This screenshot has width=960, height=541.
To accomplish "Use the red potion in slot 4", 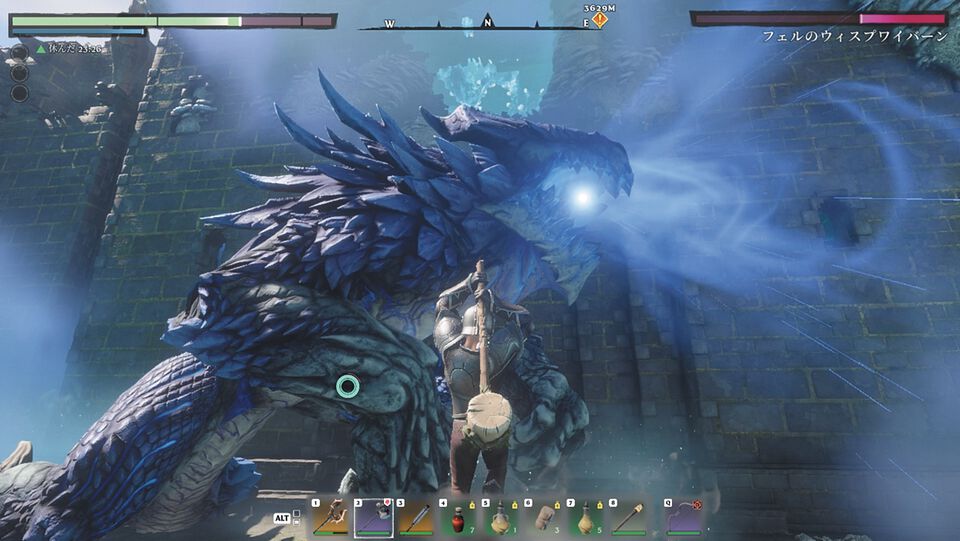I will [458, 517].
